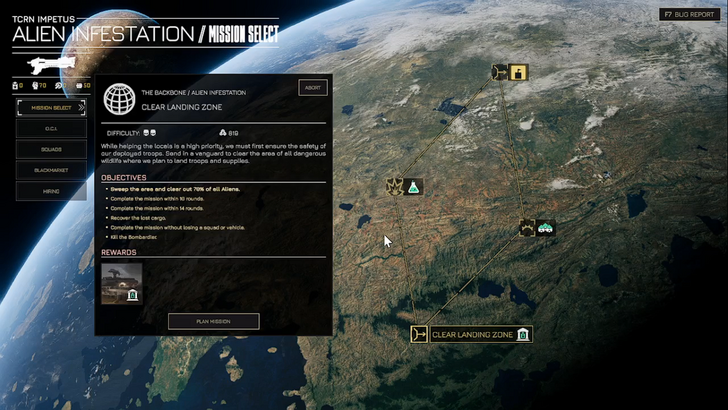This screenshot has height=410, width=728.
Task: Open the F7 Bug Report
Action: click(x=692, y=15)
